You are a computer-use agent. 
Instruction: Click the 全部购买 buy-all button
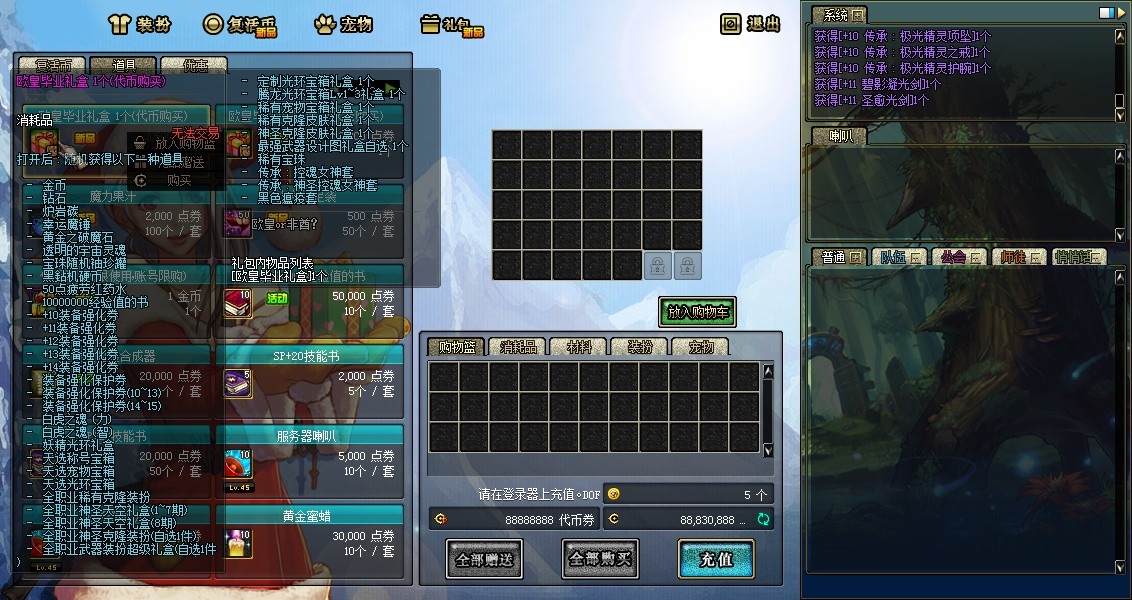point(600,559)
